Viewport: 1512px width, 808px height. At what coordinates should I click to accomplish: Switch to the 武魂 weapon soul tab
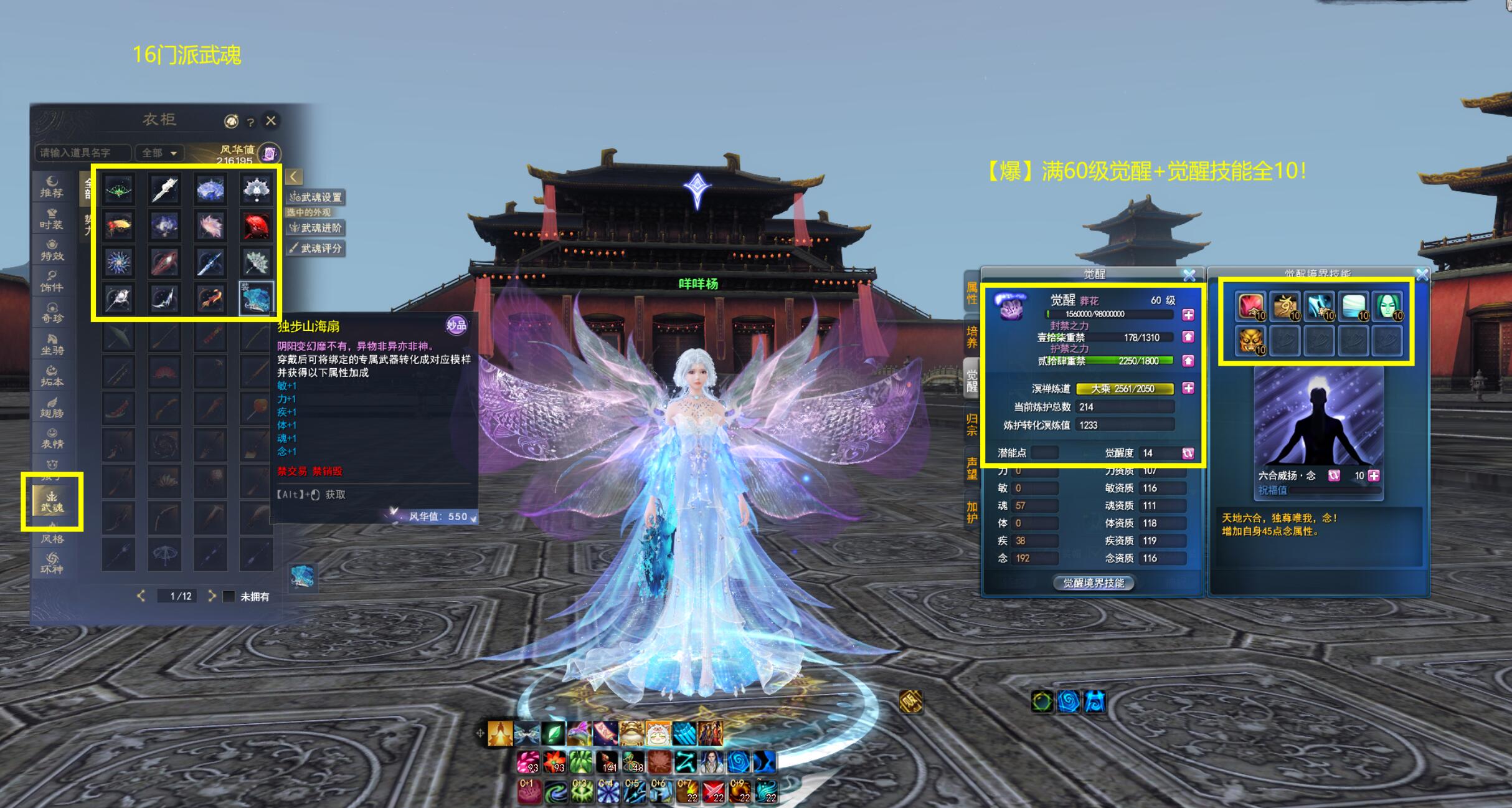[52, 501]
